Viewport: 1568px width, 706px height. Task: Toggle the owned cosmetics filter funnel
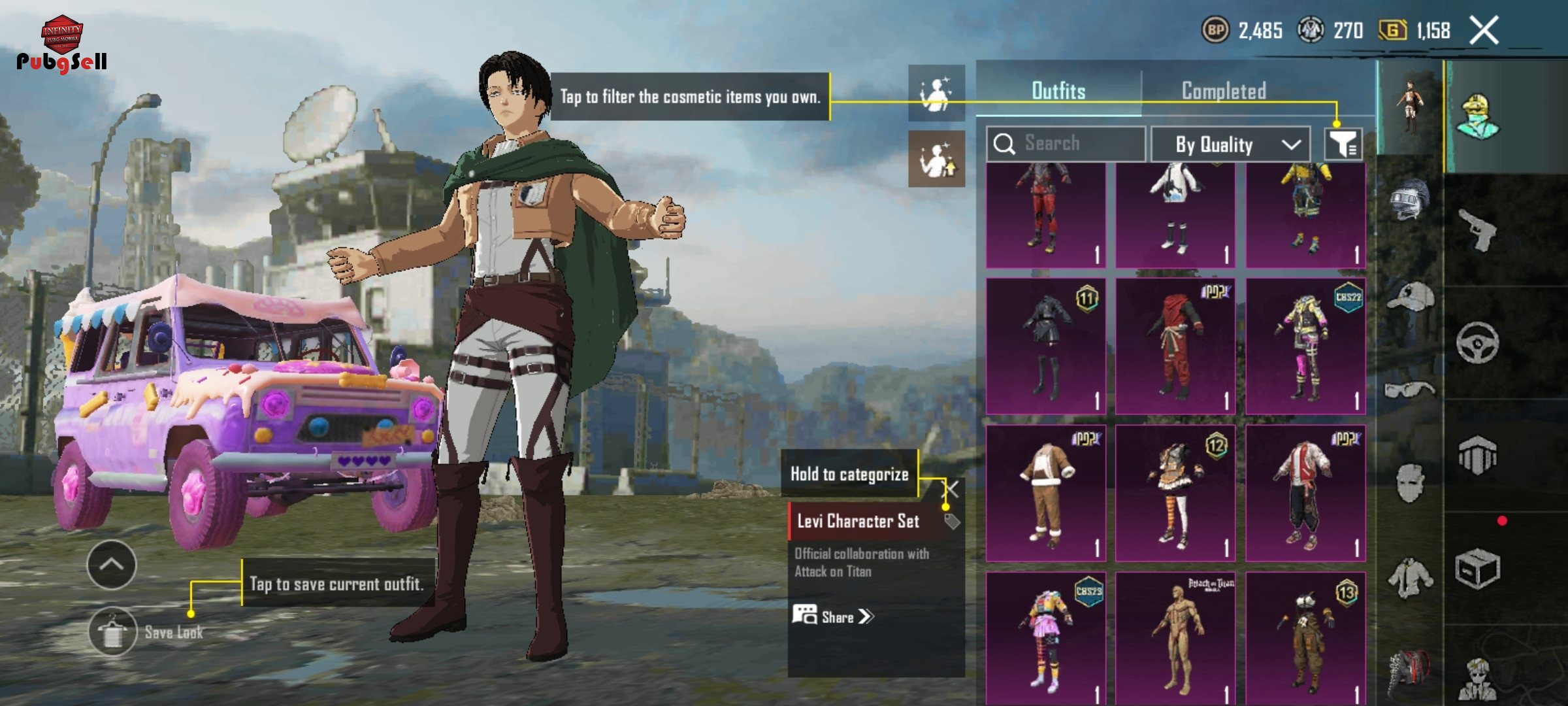tap(1343, 144)
